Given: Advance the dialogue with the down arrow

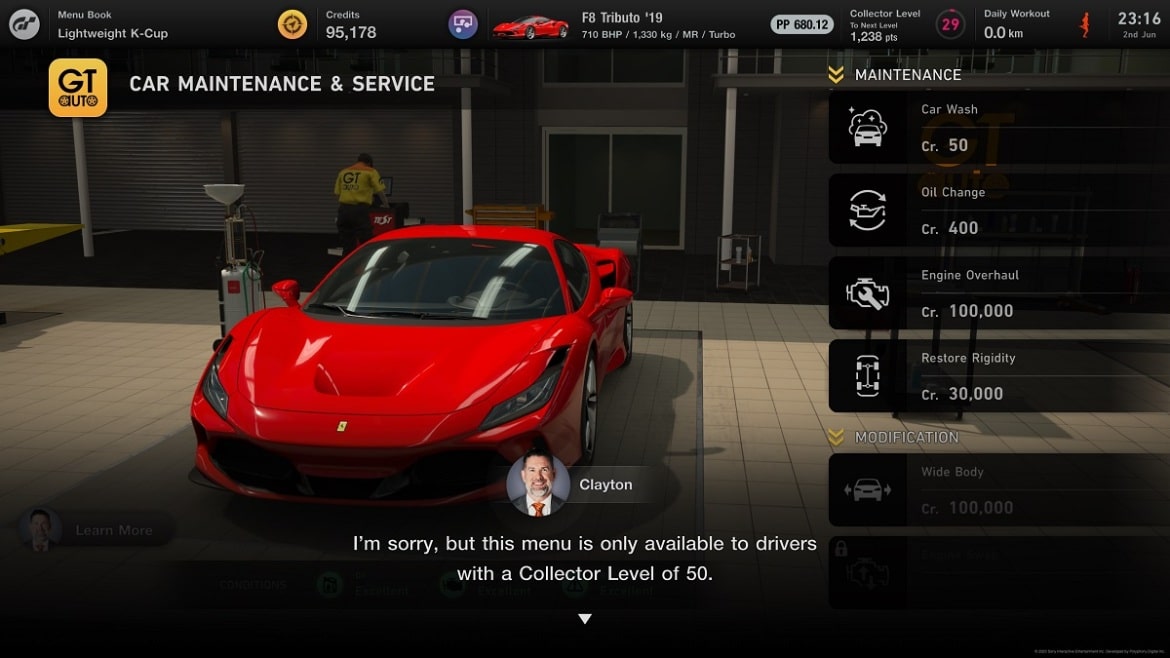Looking at the screenshot, I should (585, 619).
